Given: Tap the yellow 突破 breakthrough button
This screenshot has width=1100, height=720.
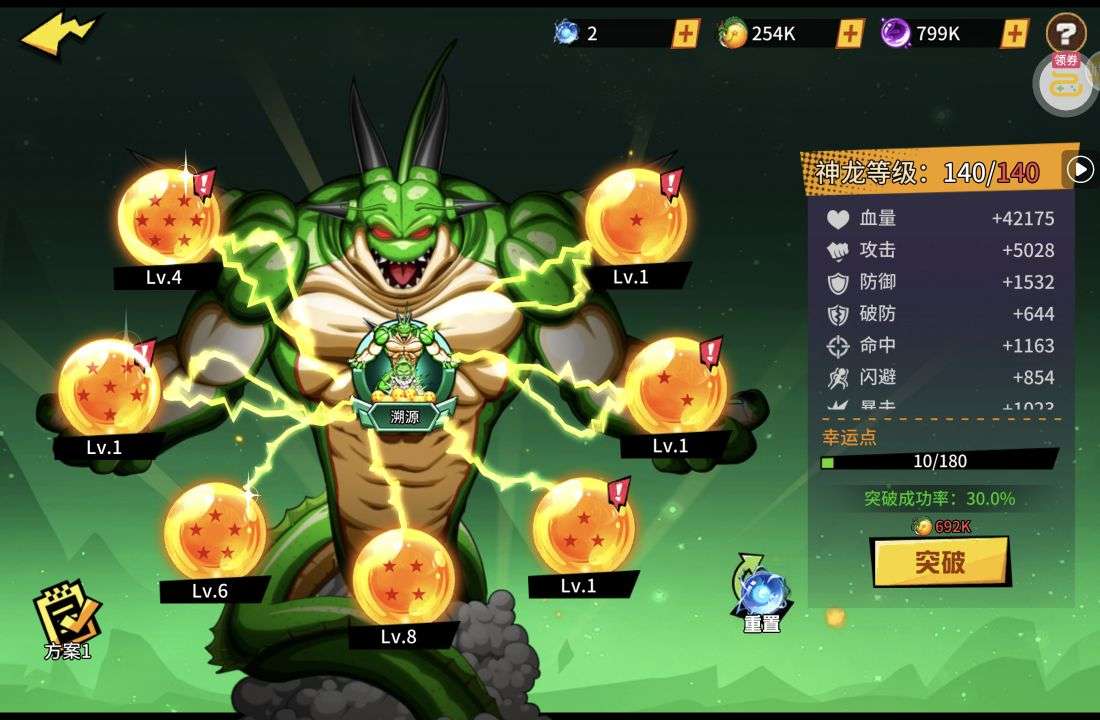Looking at the screenshot, I should click(x=939, y=562).
